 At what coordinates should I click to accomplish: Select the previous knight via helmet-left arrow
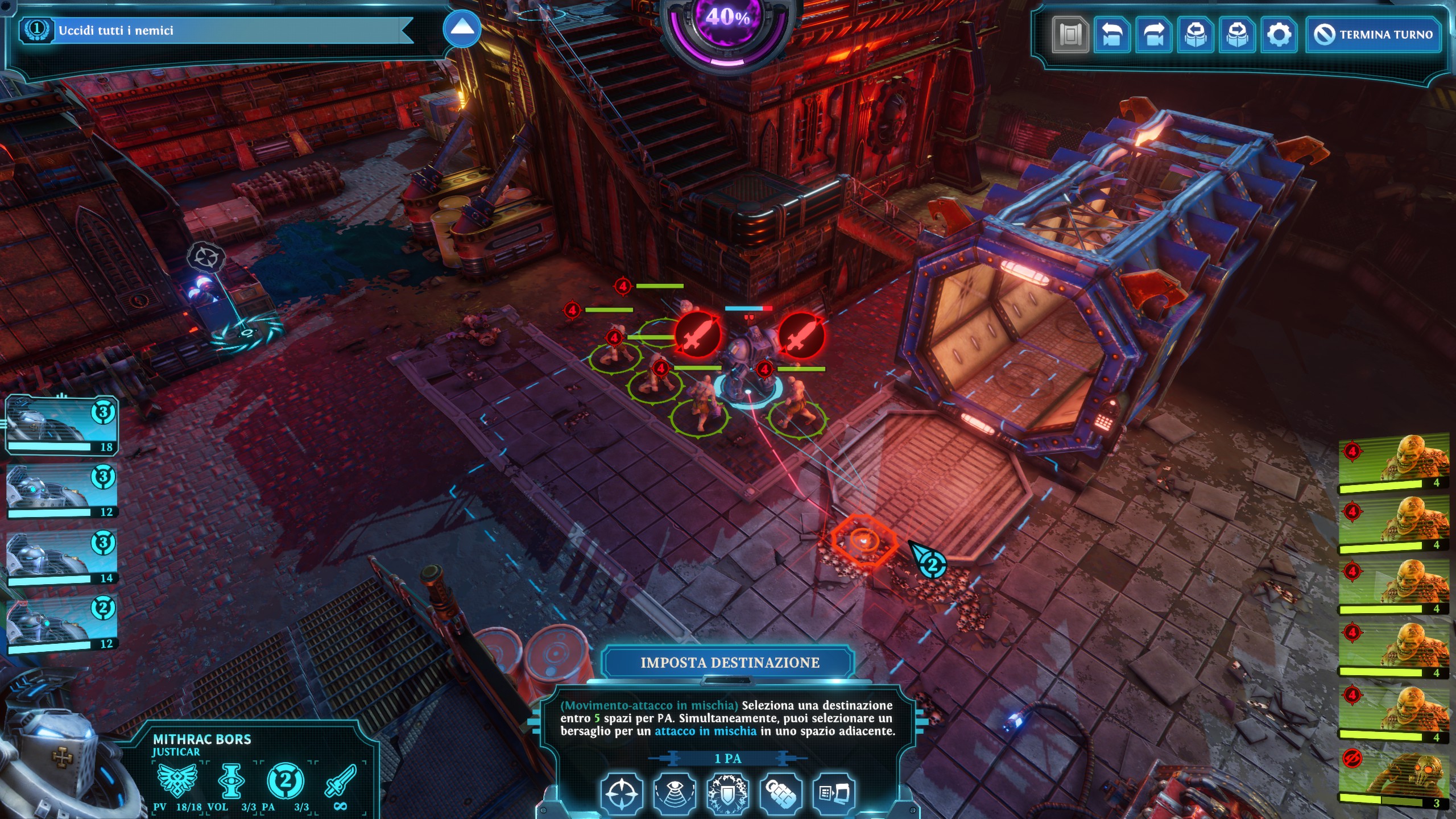pyautogui.click(x=1196, y=35)
